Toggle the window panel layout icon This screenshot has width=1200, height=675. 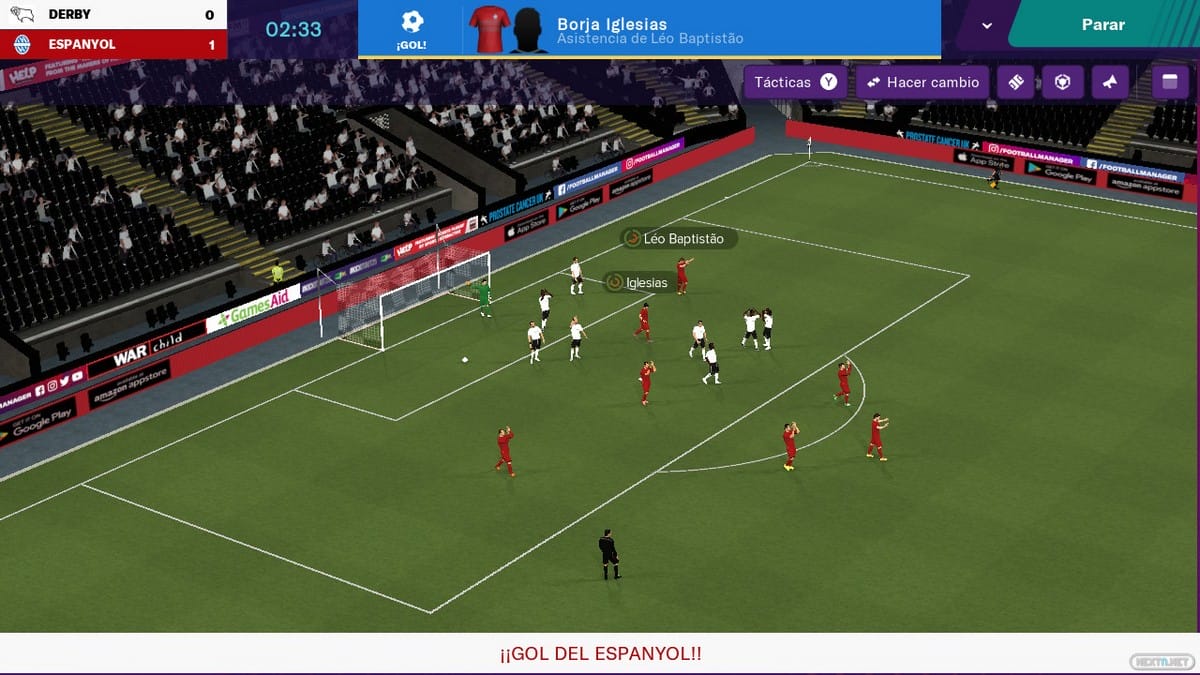1170,82
